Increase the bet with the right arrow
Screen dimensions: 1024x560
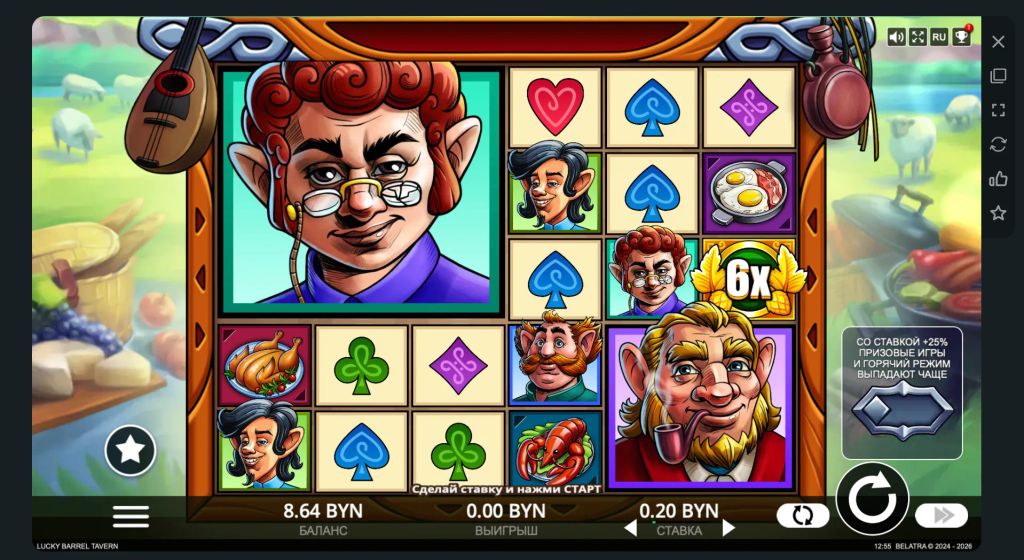point(728,527)
